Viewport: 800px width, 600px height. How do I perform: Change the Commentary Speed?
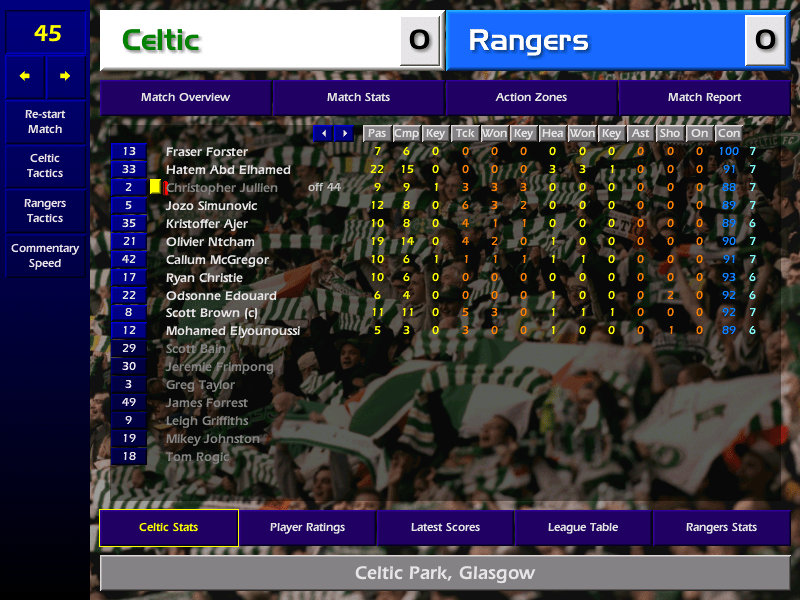point(45,256)
